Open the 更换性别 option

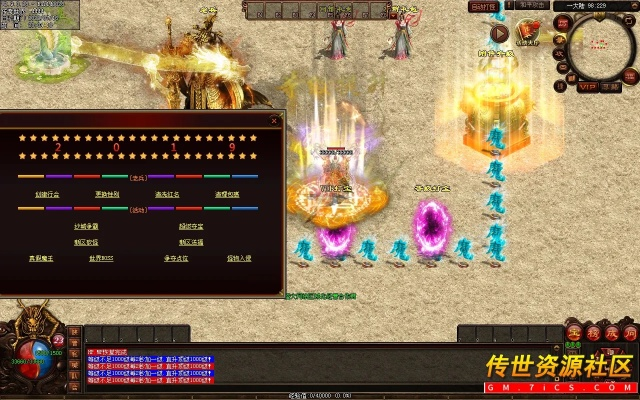106,194
